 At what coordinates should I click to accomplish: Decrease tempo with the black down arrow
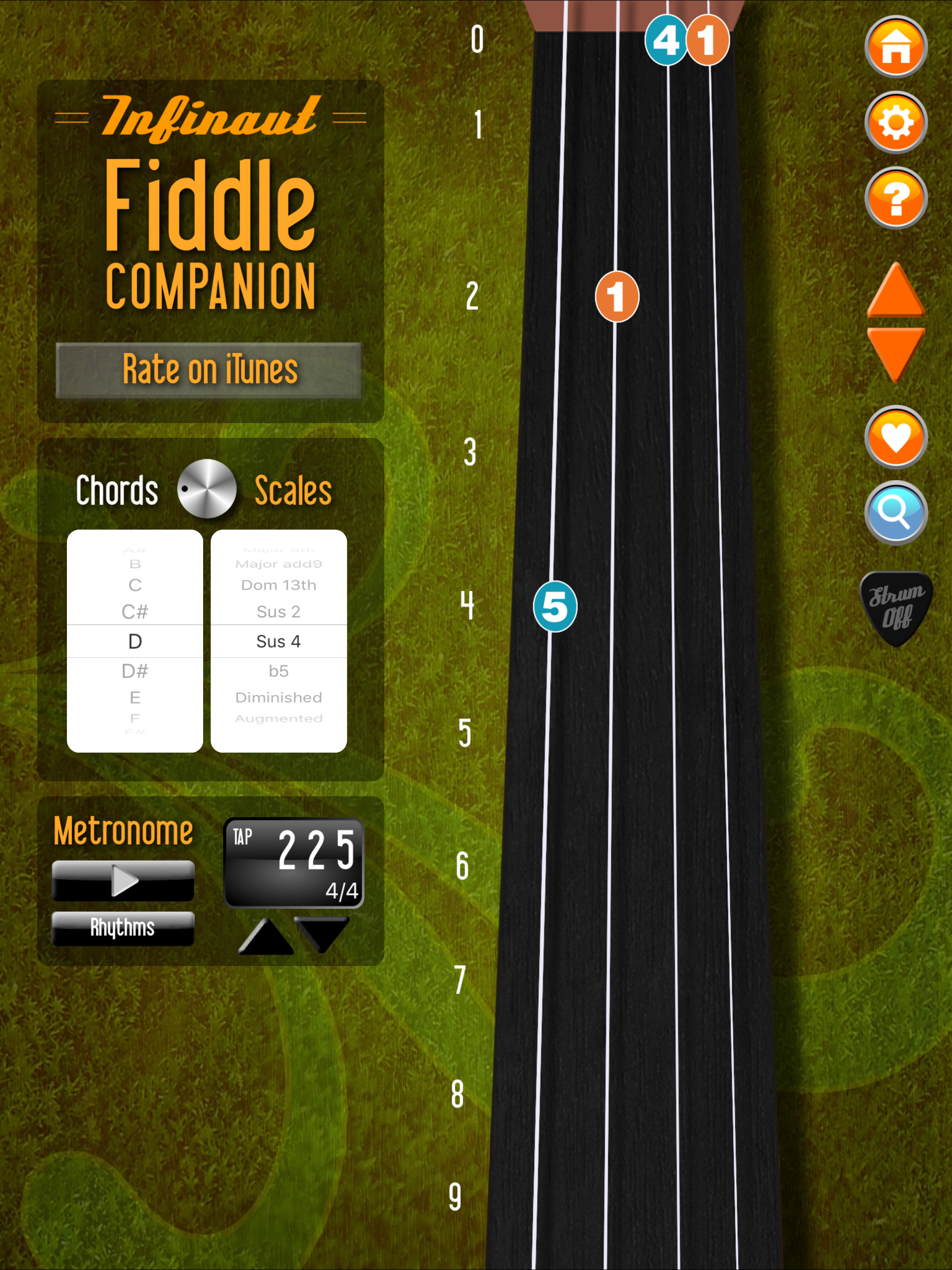coord(322,933)
